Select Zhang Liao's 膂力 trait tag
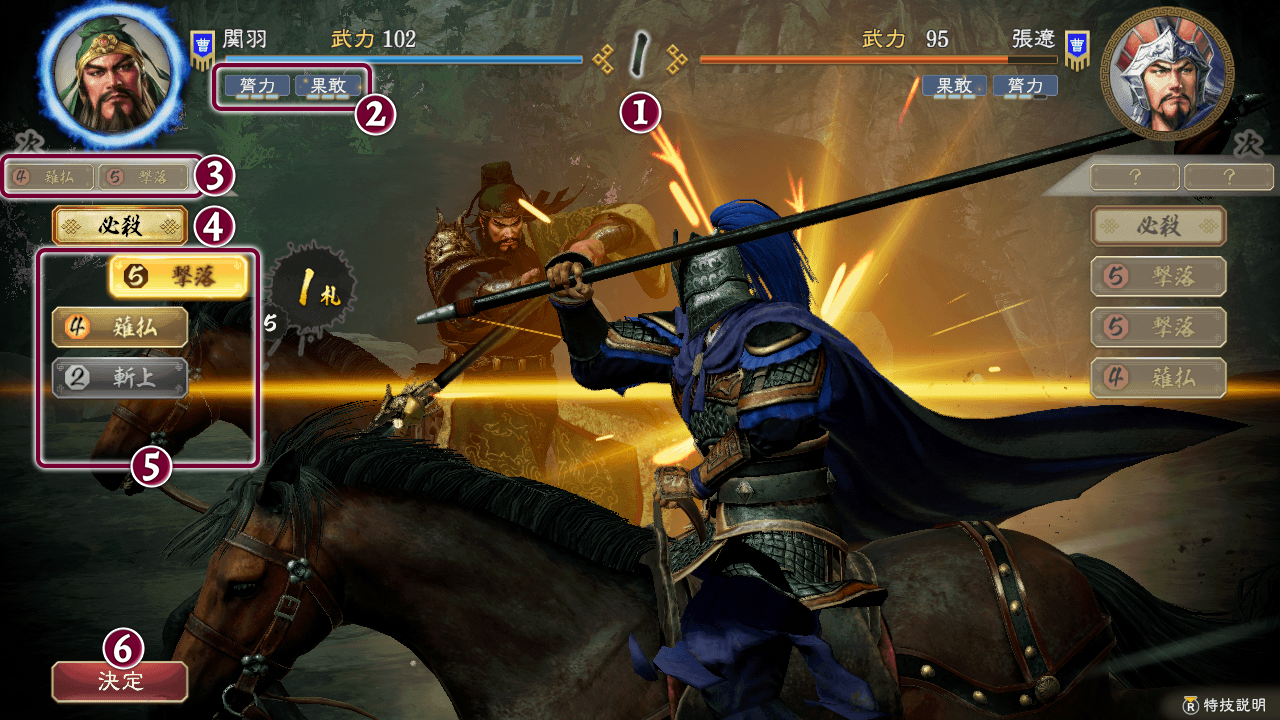The width and height of the screenshot is (1280, 720). [1025, 86]
